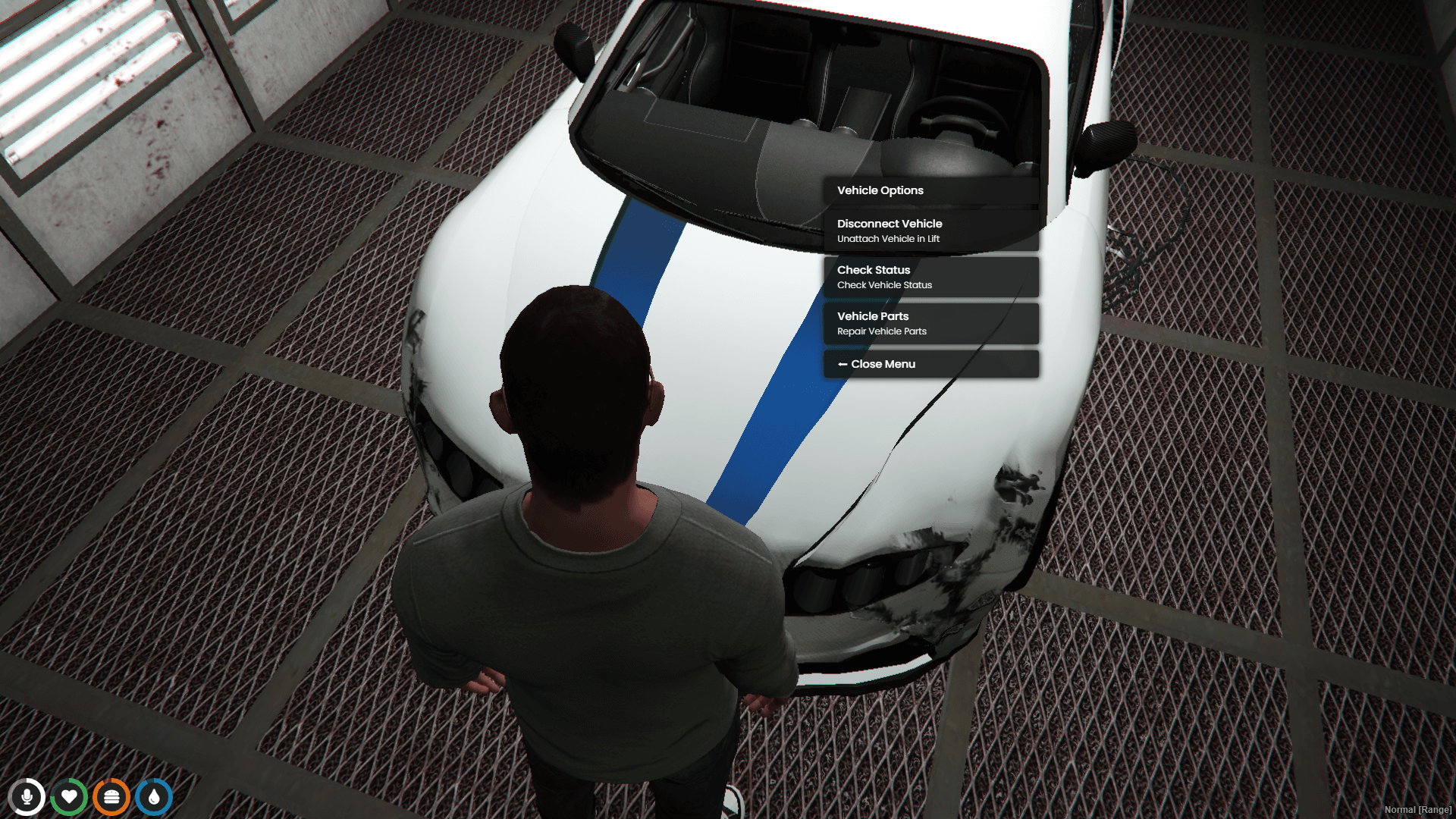Select Disconnect Vehicle from the menu
The image size is (1456, 819).
pos(931,230)
